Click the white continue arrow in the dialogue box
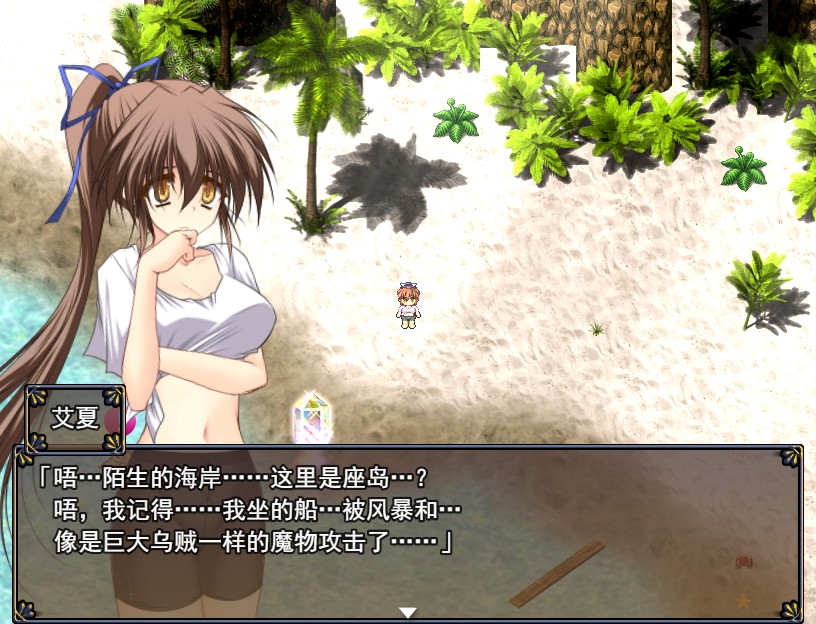 pyautogui.click(x=407, y=612)
